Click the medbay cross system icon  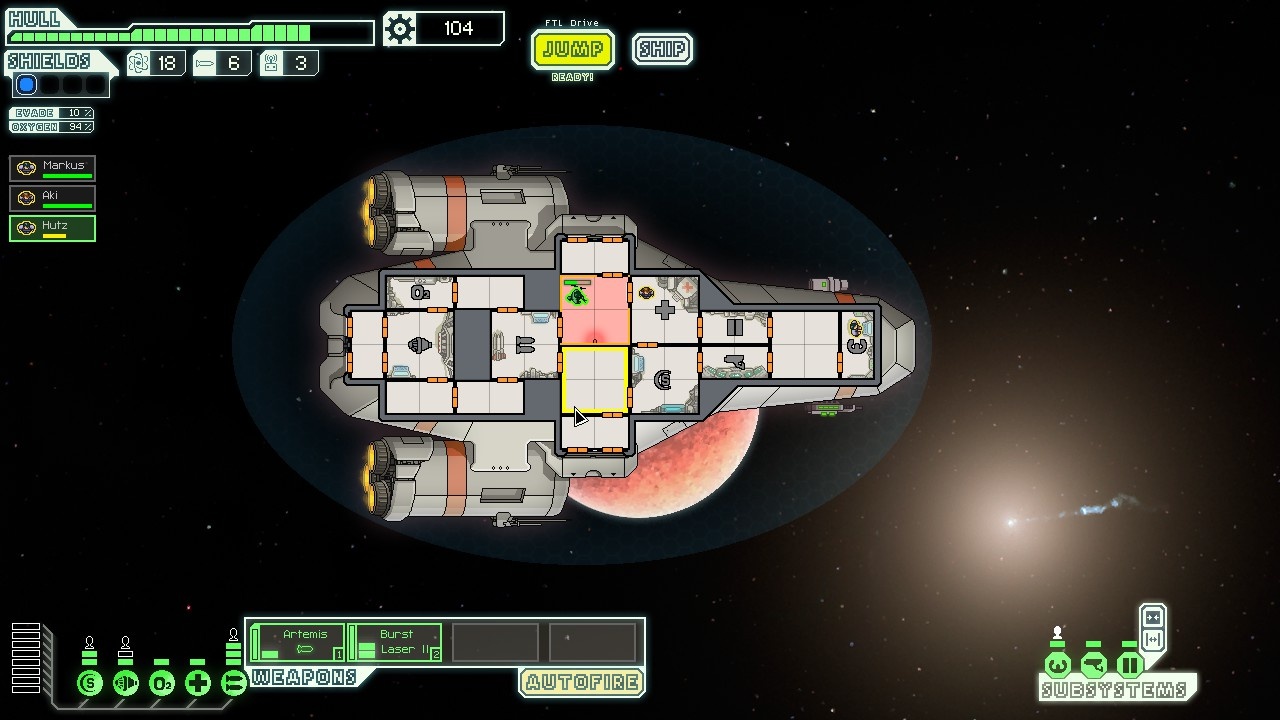click(198, 684)
